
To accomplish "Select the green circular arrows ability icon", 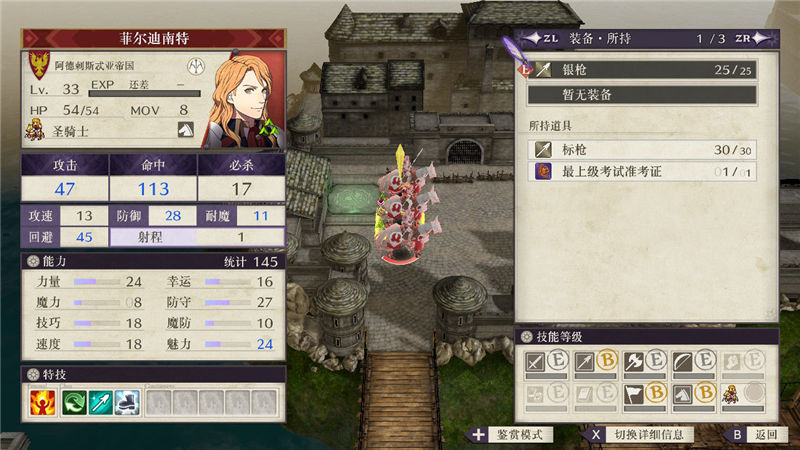I will (74, 402).
